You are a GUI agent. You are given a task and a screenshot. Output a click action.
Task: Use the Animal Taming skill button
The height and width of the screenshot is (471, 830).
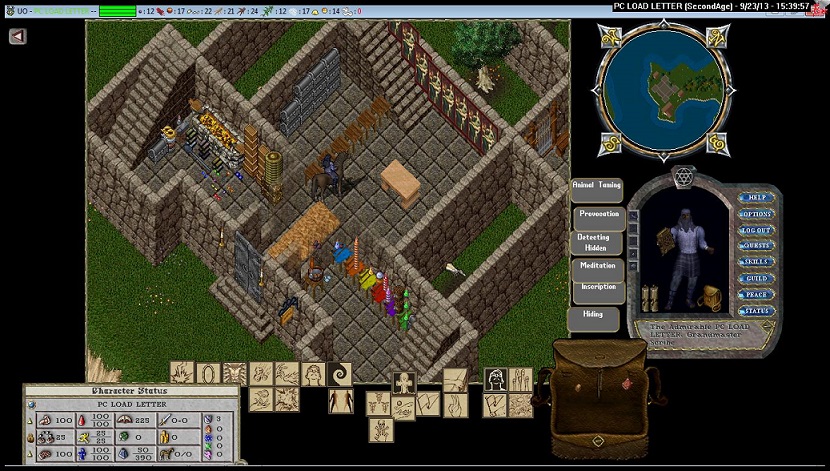tap(596, 187)
